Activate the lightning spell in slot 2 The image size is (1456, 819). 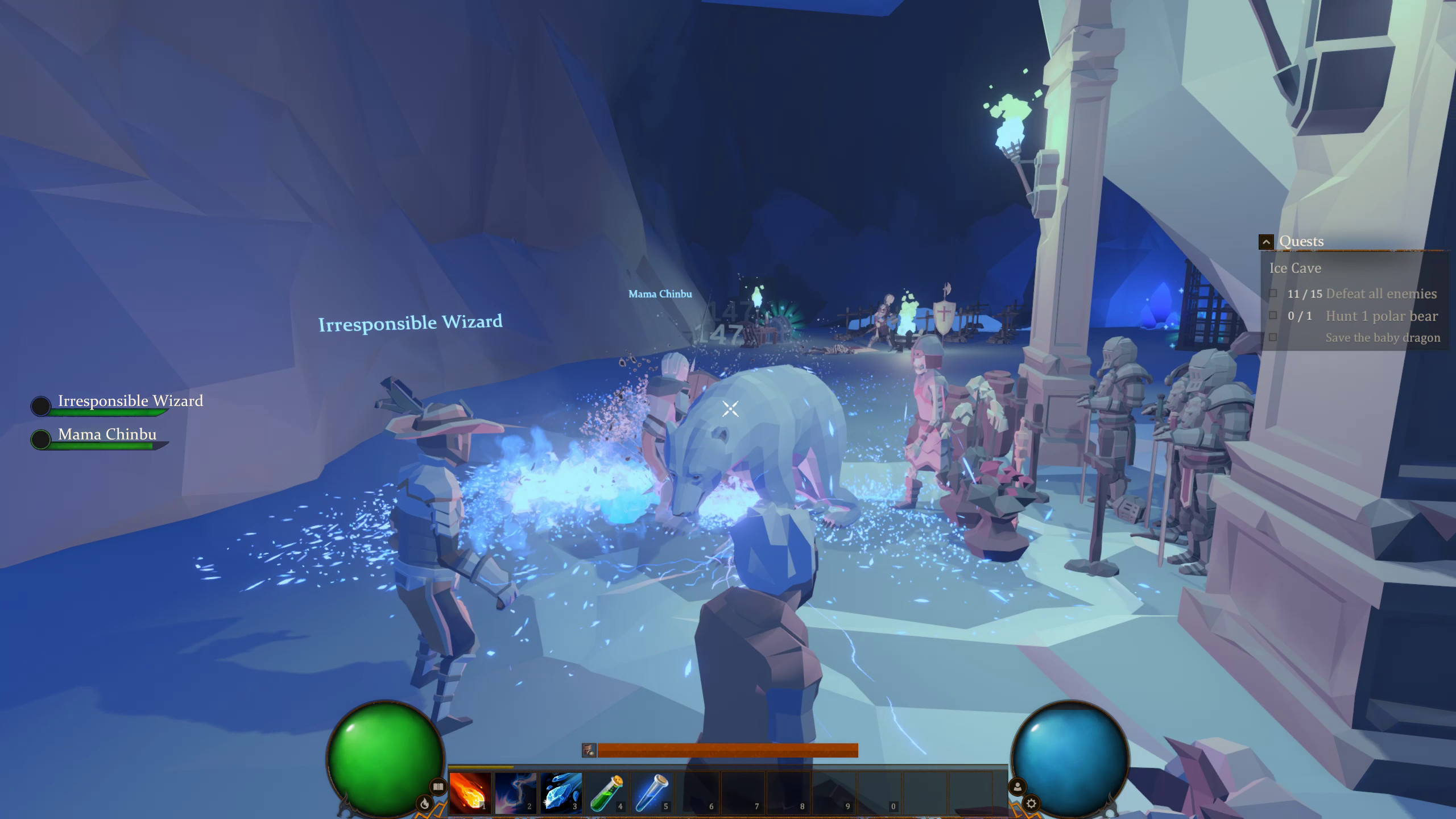click(515, 795)
